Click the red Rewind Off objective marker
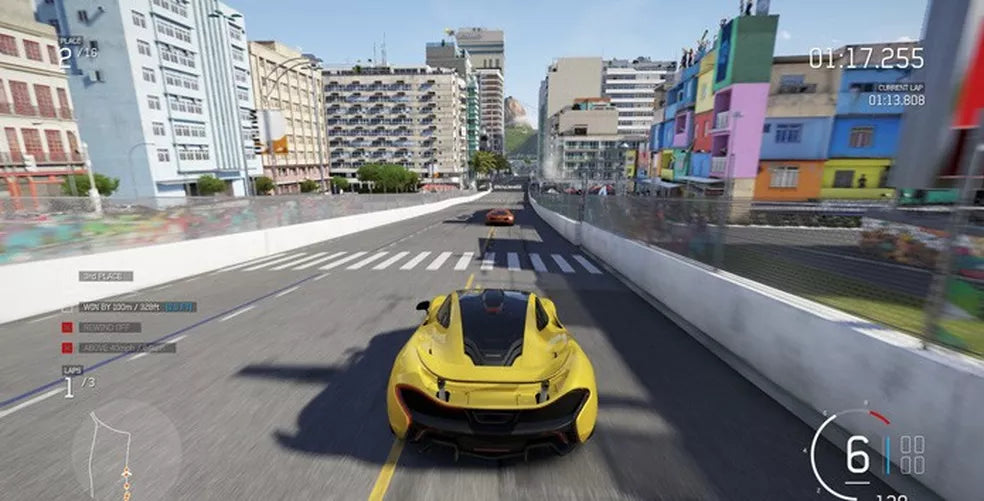This screenshot has height=501, width=984. (x=67, y=327)
